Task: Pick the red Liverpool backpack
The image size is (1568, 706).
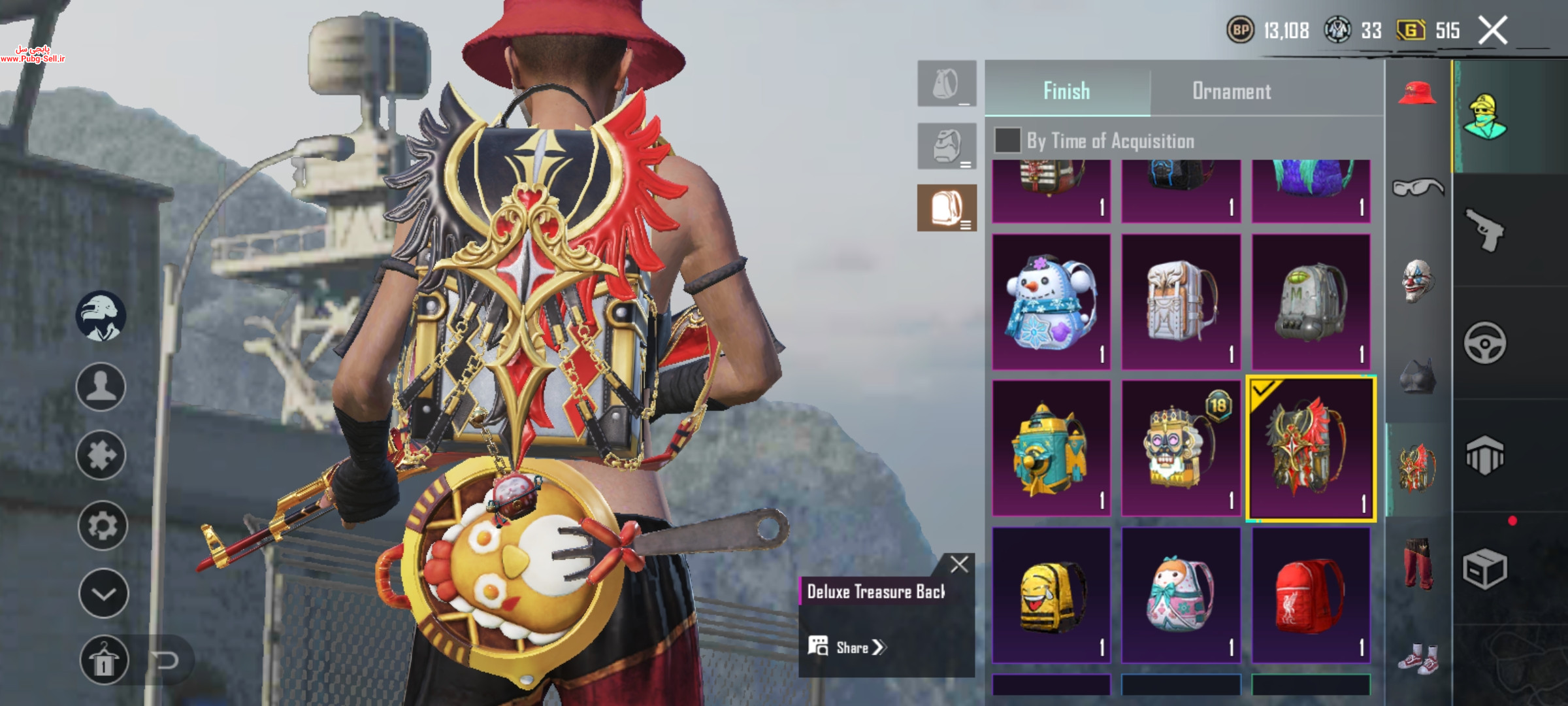Action: (1310, 595)
